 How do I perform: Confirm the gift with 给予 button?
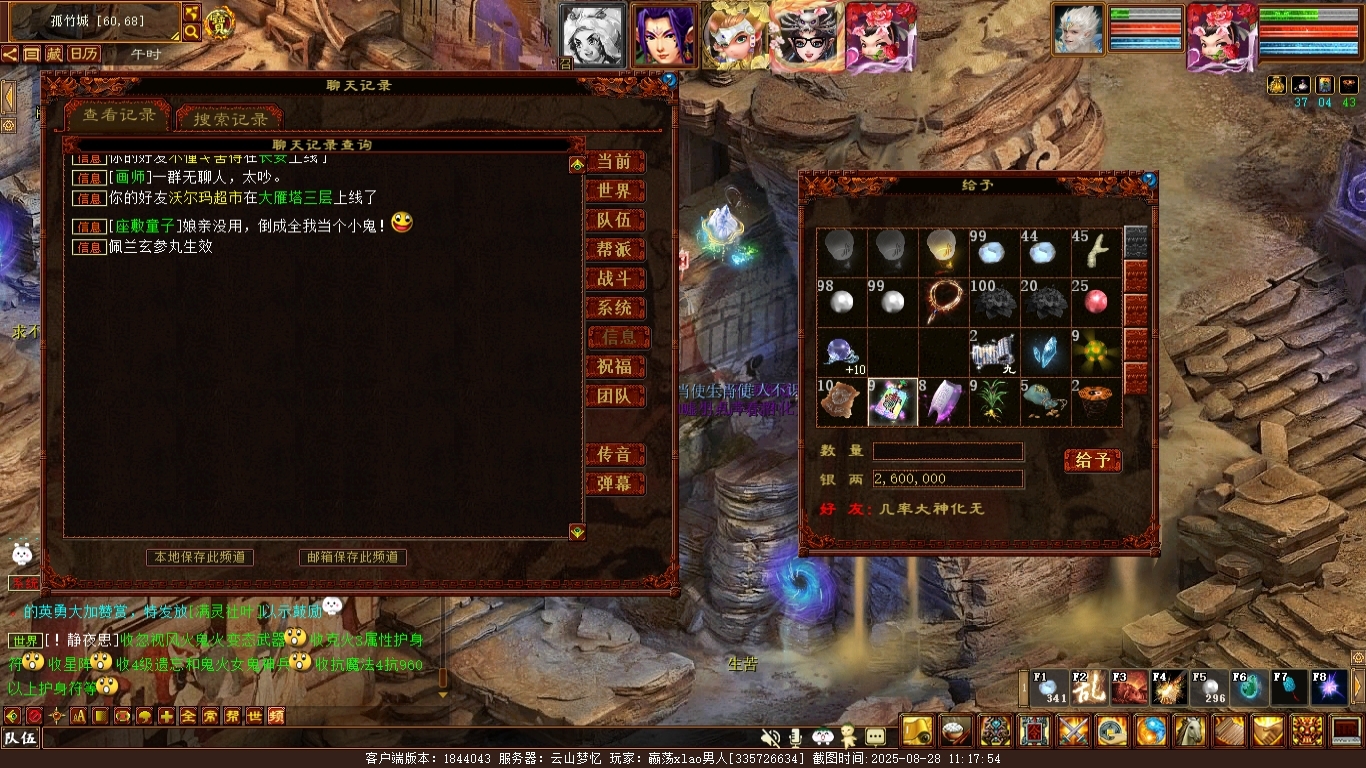click(x=1092, y=460)
